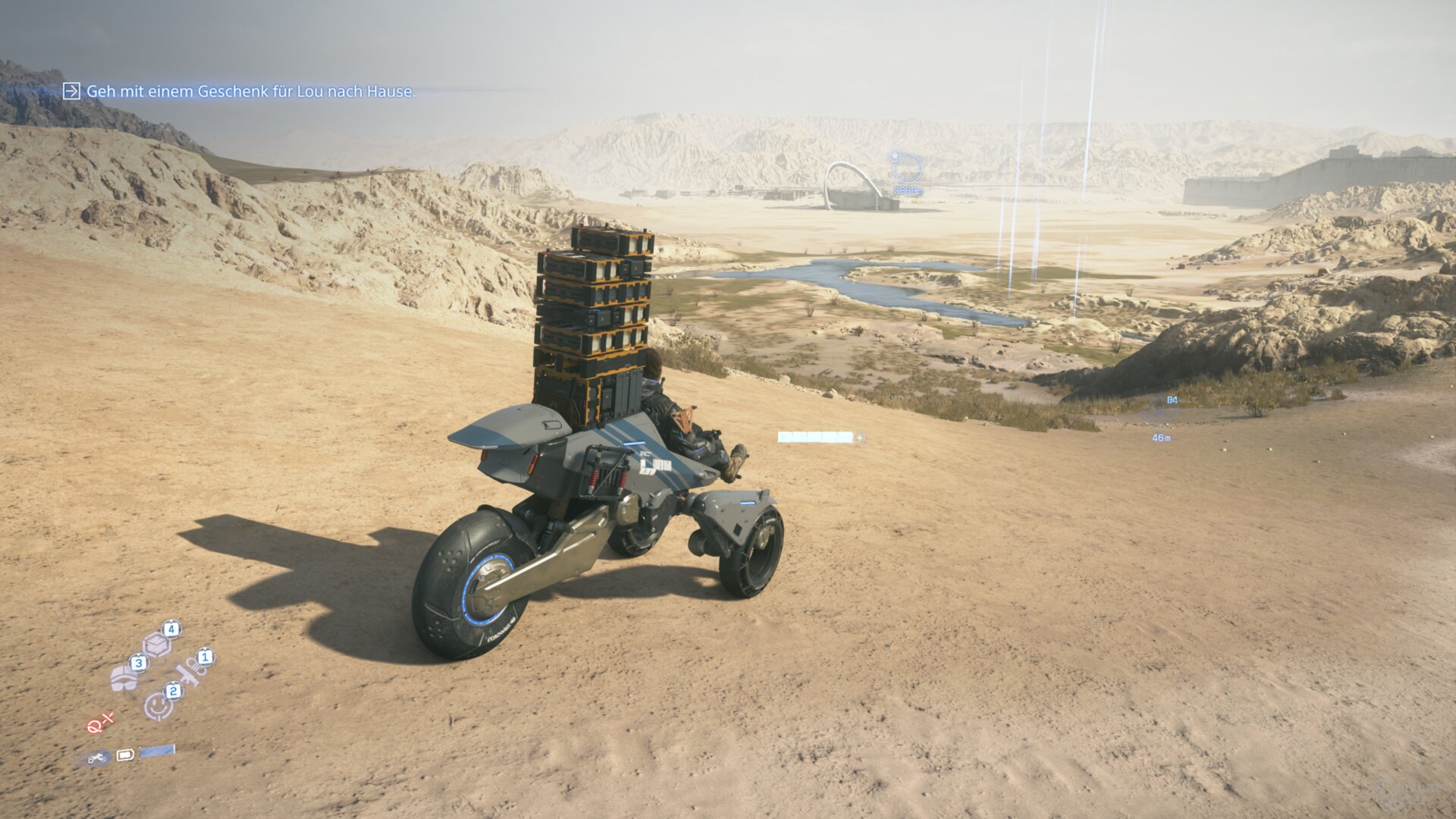This screenshot has width=1456, height=819.
Task: Select the weapon shortcut slot 1
Action: coord(188,671)
